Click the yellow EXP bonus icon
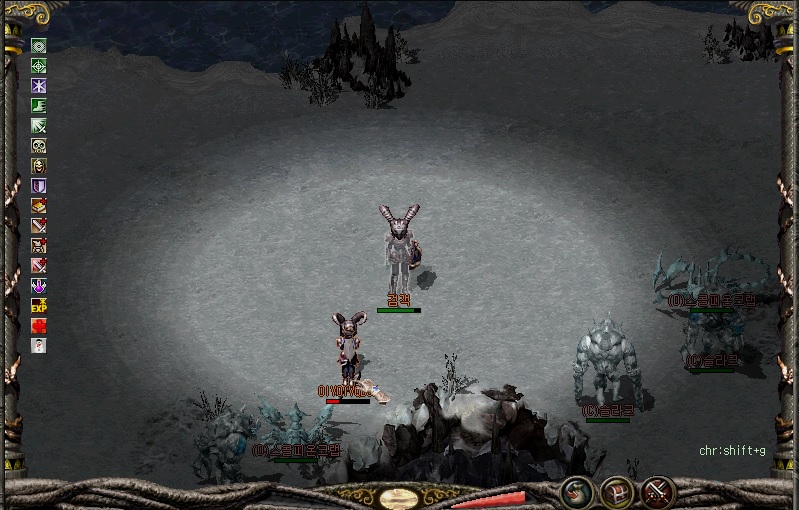Viewport: 799px width, 510px height. [39, 306]
